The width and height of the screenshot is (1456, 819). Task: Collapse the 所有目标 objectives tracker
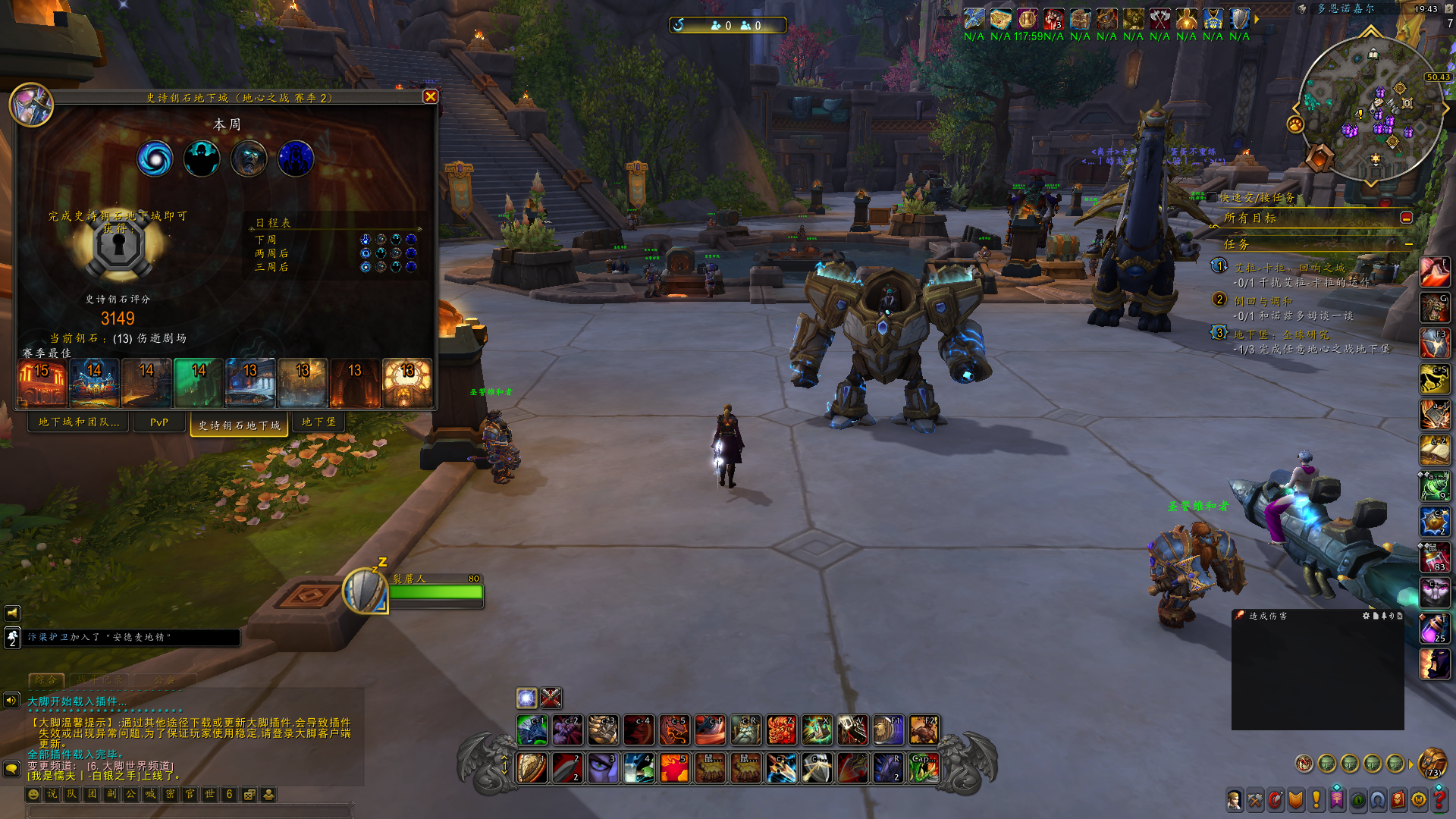(1406, 218)
